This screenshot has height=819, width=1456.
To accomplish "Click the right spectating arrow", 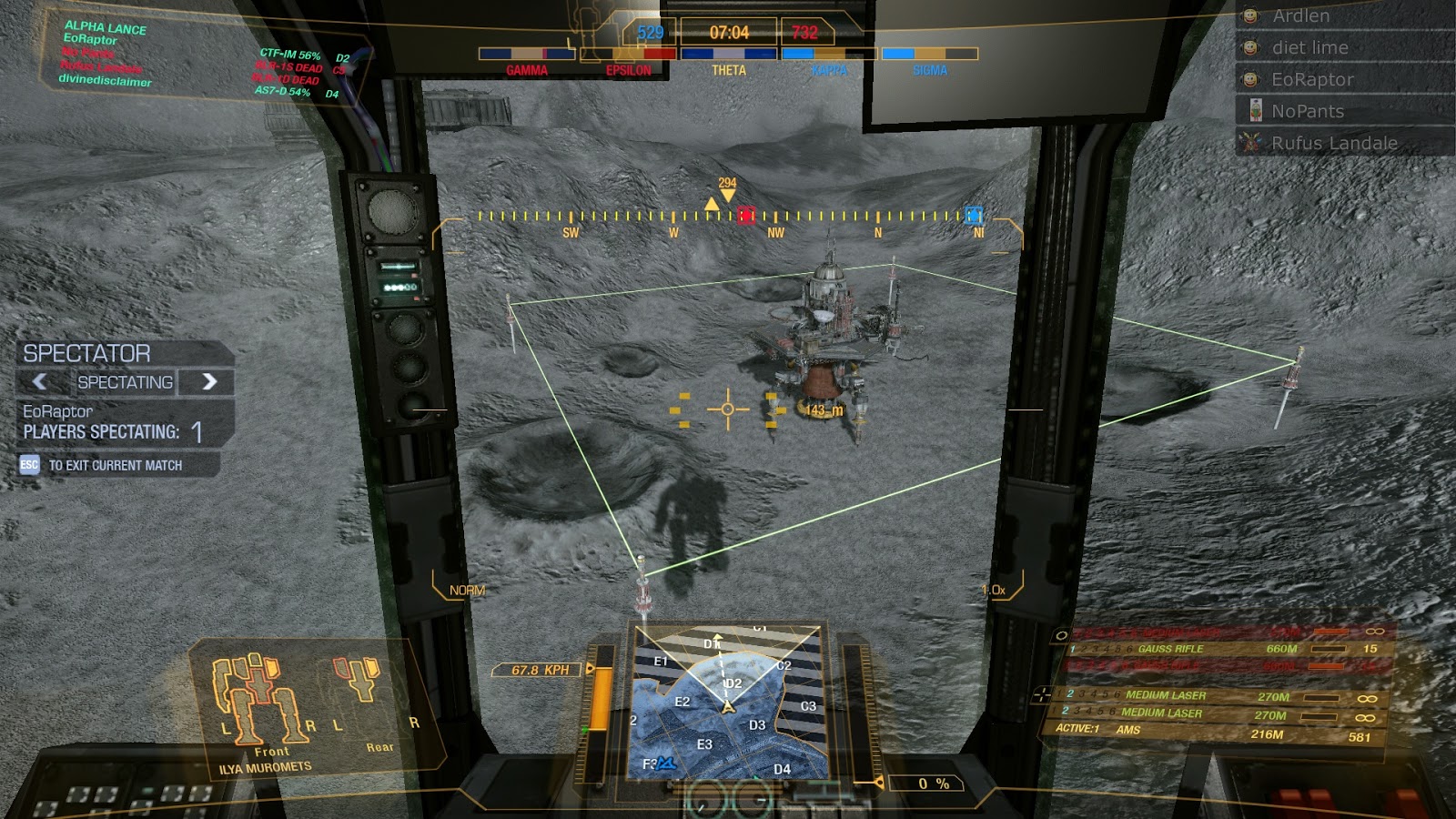I will coord(209,382).
